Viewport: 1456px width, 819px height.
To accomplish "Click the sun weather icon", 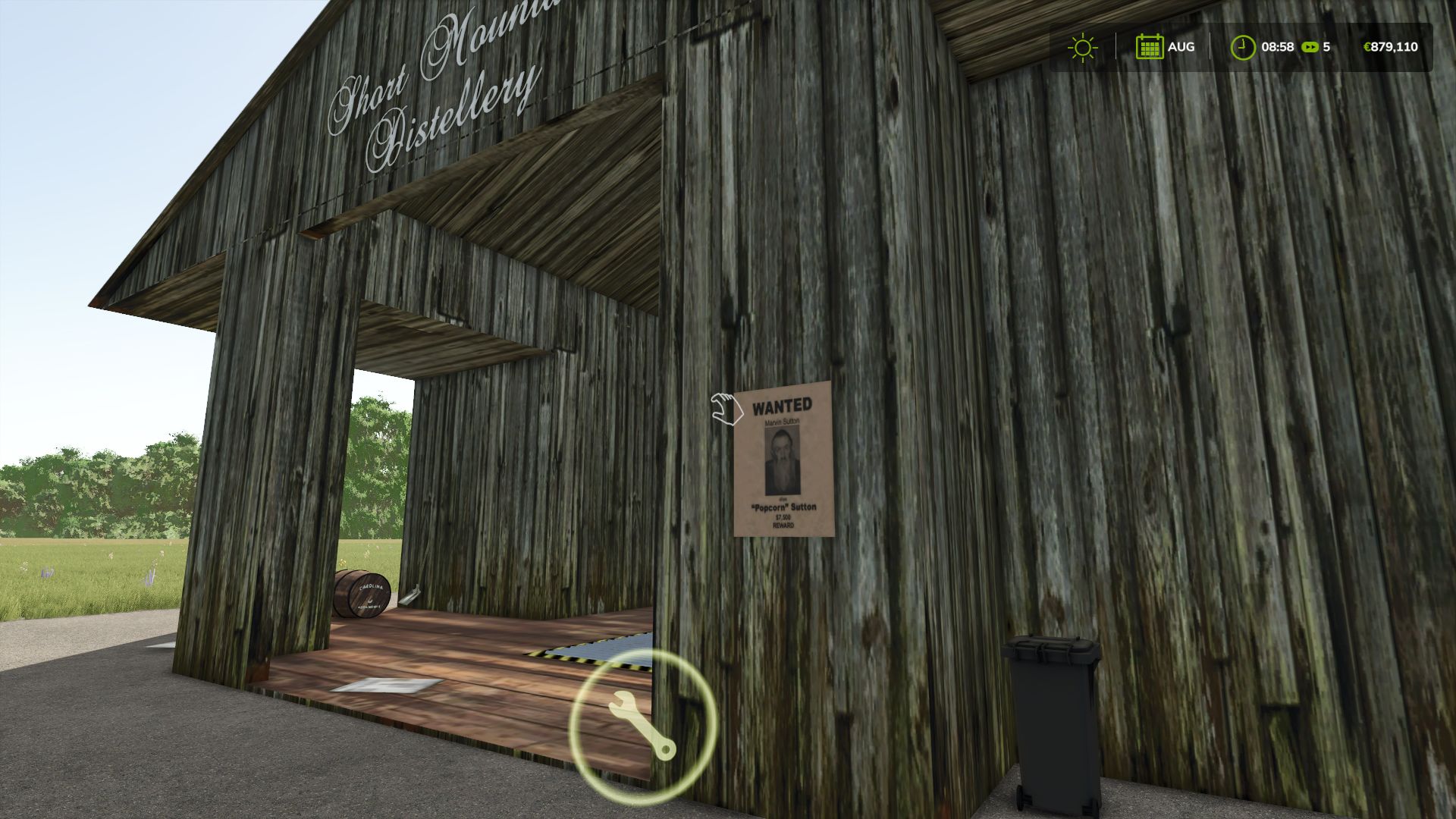I will pyautogui.click(x=1082, y=47).
